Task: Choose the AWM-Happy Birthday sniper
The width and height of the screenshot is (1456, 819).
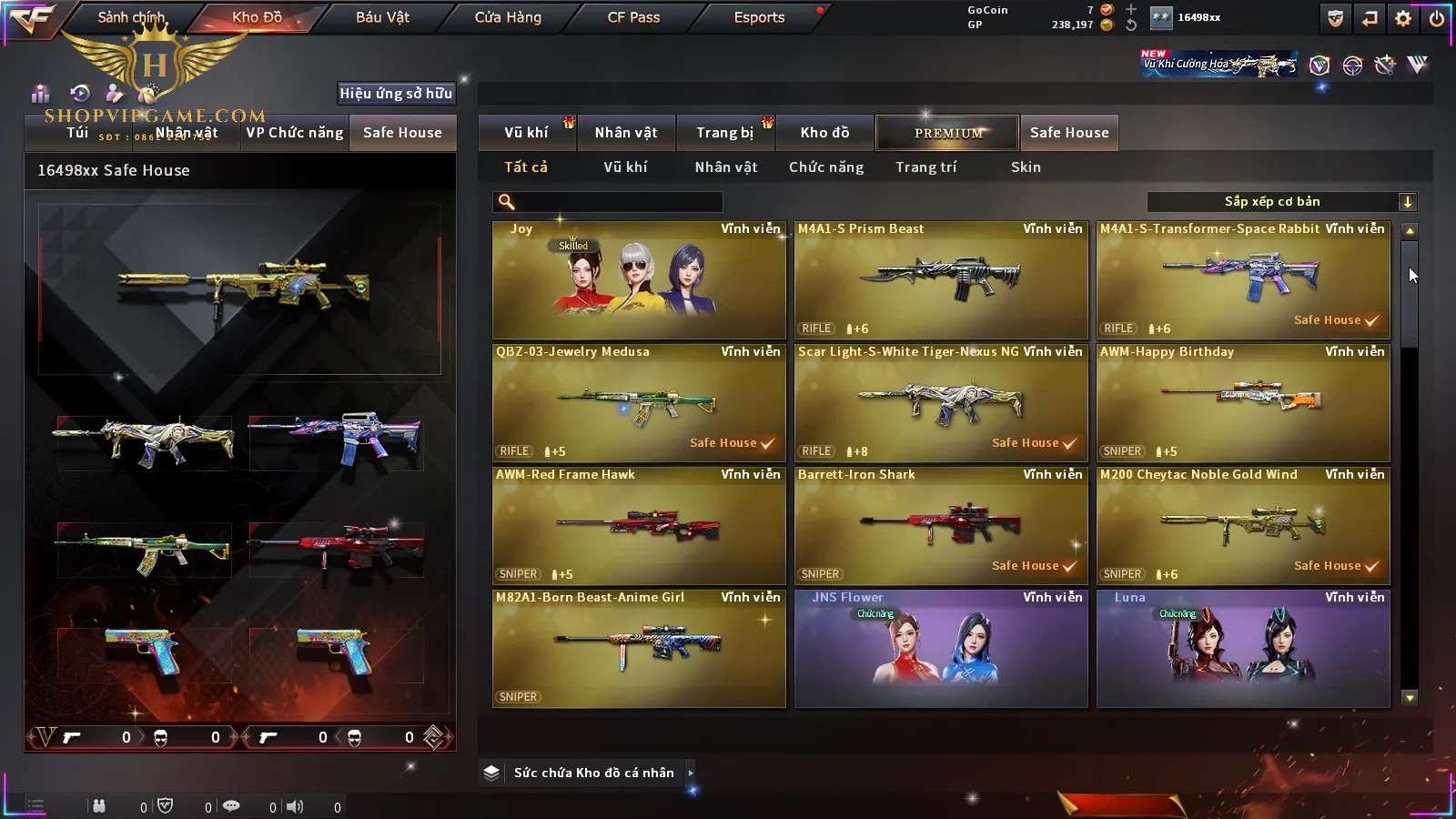Action: coord(1243,403)
